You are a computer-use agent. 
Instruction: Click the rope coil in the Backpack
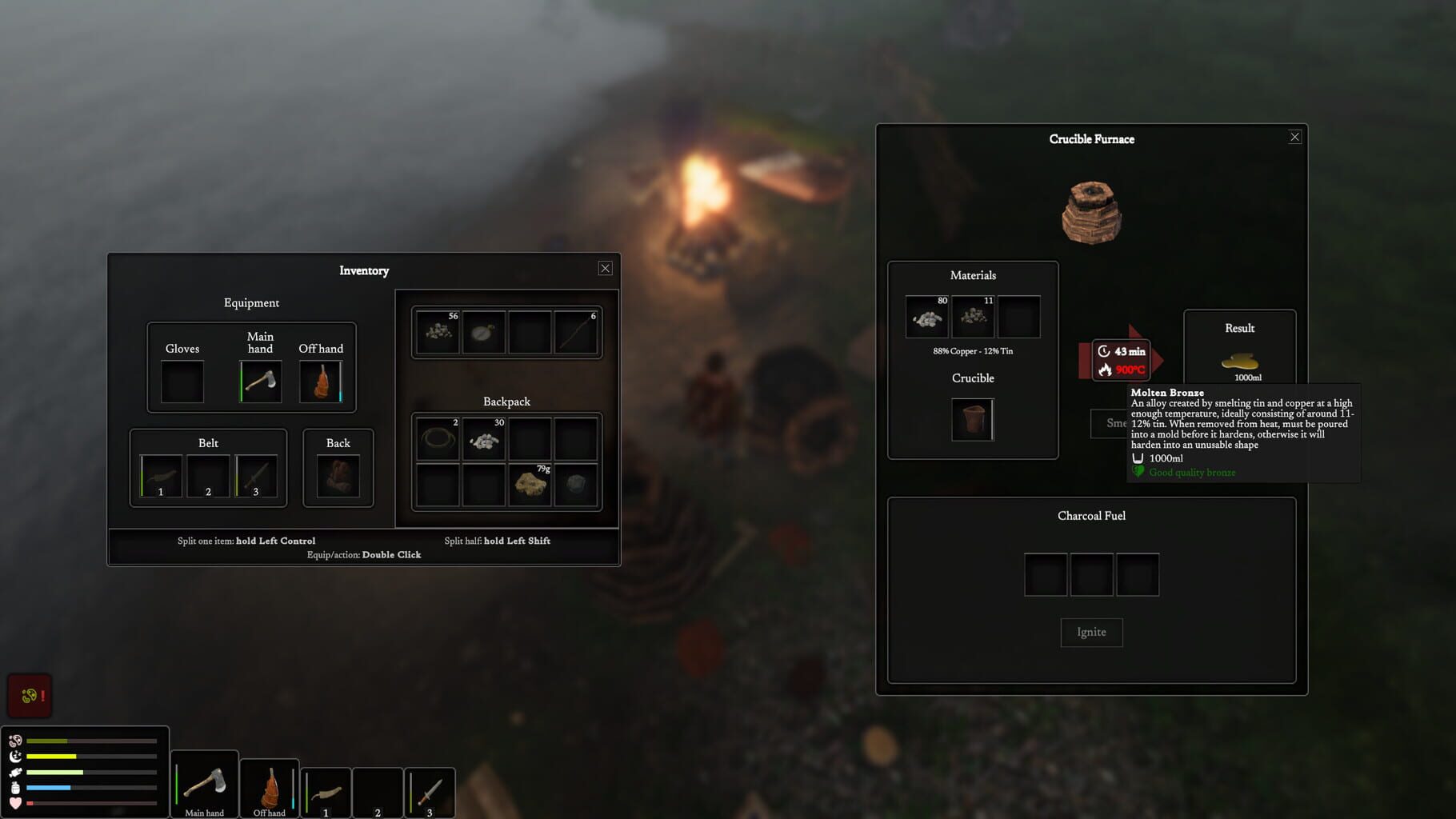[437, 439]
